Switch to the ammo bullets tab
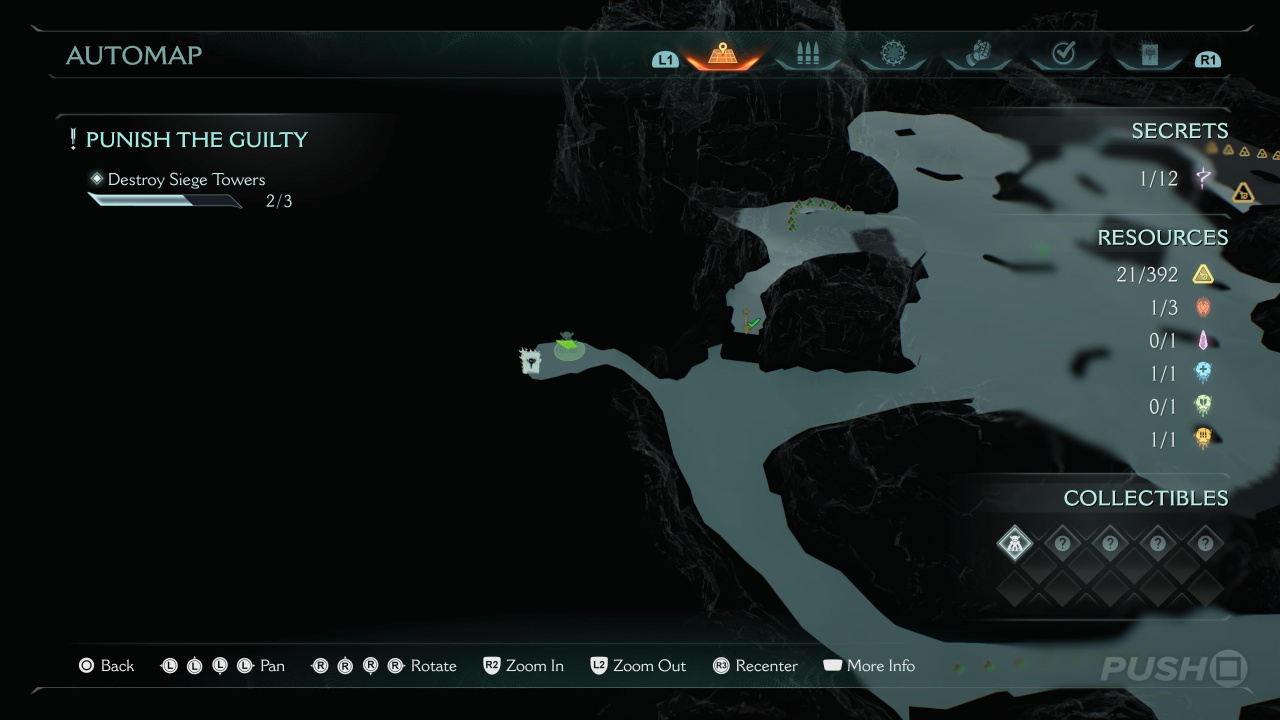The image size is (1280, 720). point(807,55)
